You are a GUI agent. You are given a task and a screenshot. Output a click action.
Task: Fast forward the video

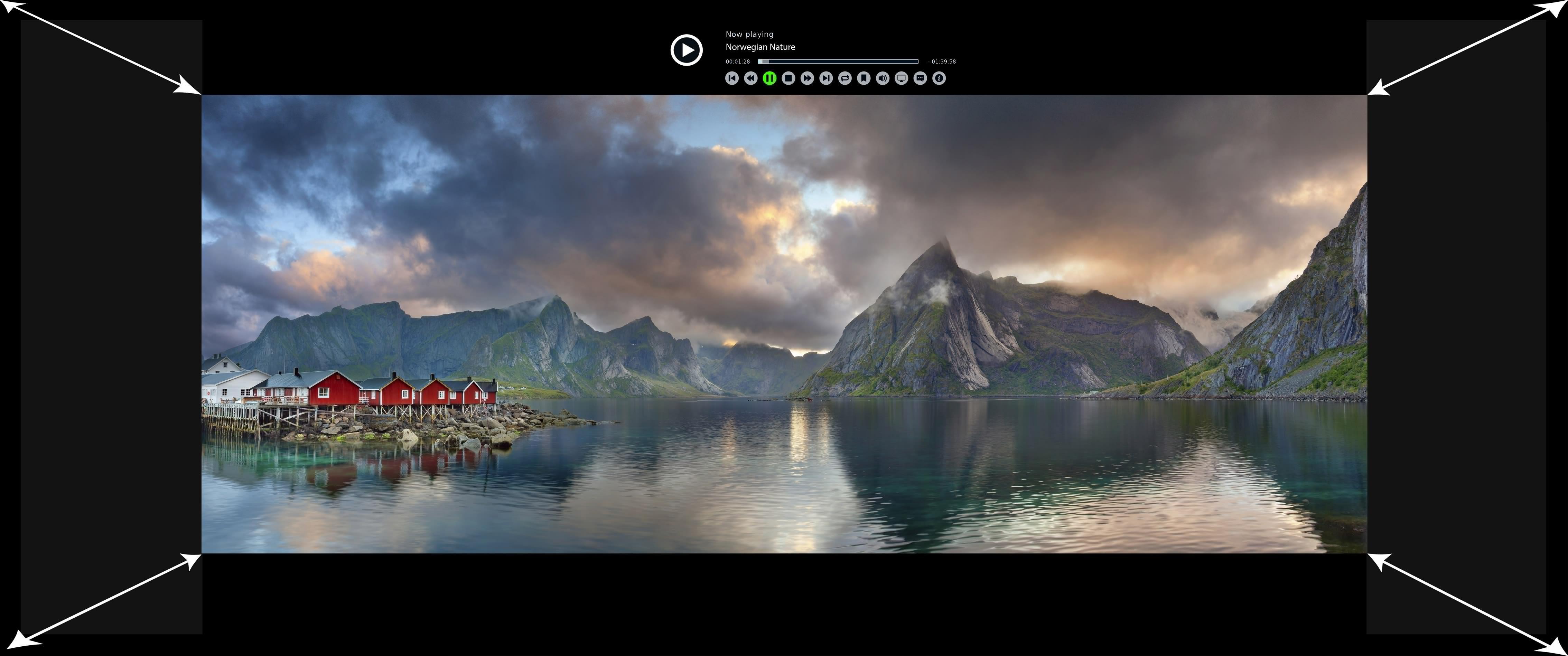point(807,78)
